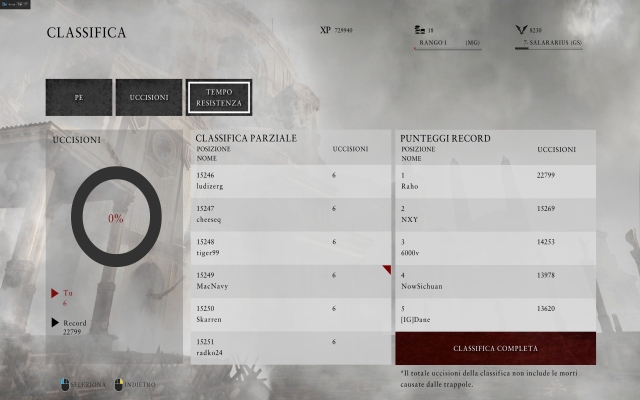
Task: Choose the cherseq ranking entry
Action: [x=291, y=214]
